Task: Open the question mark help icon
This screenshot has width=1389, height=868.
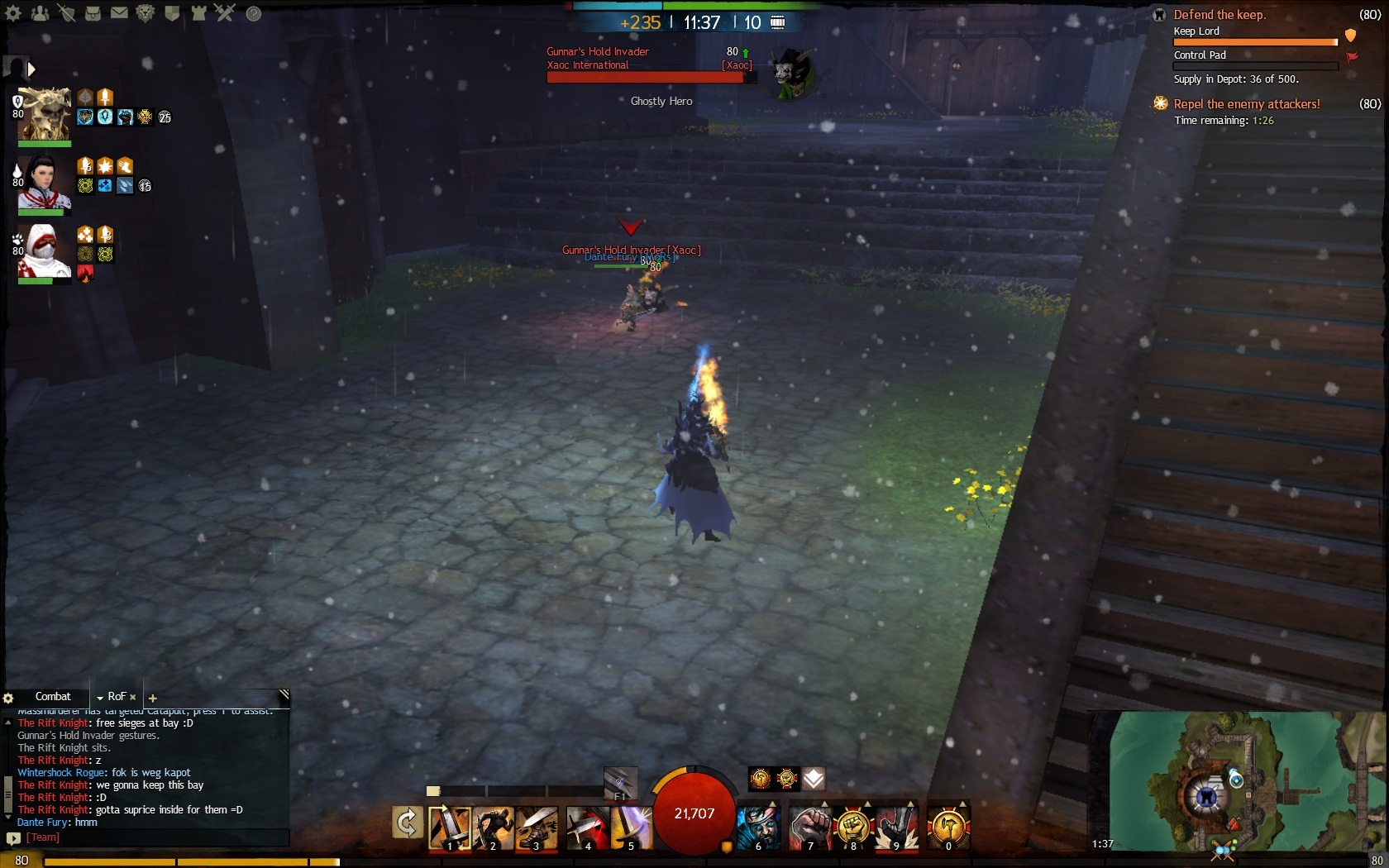Action: 254,13
